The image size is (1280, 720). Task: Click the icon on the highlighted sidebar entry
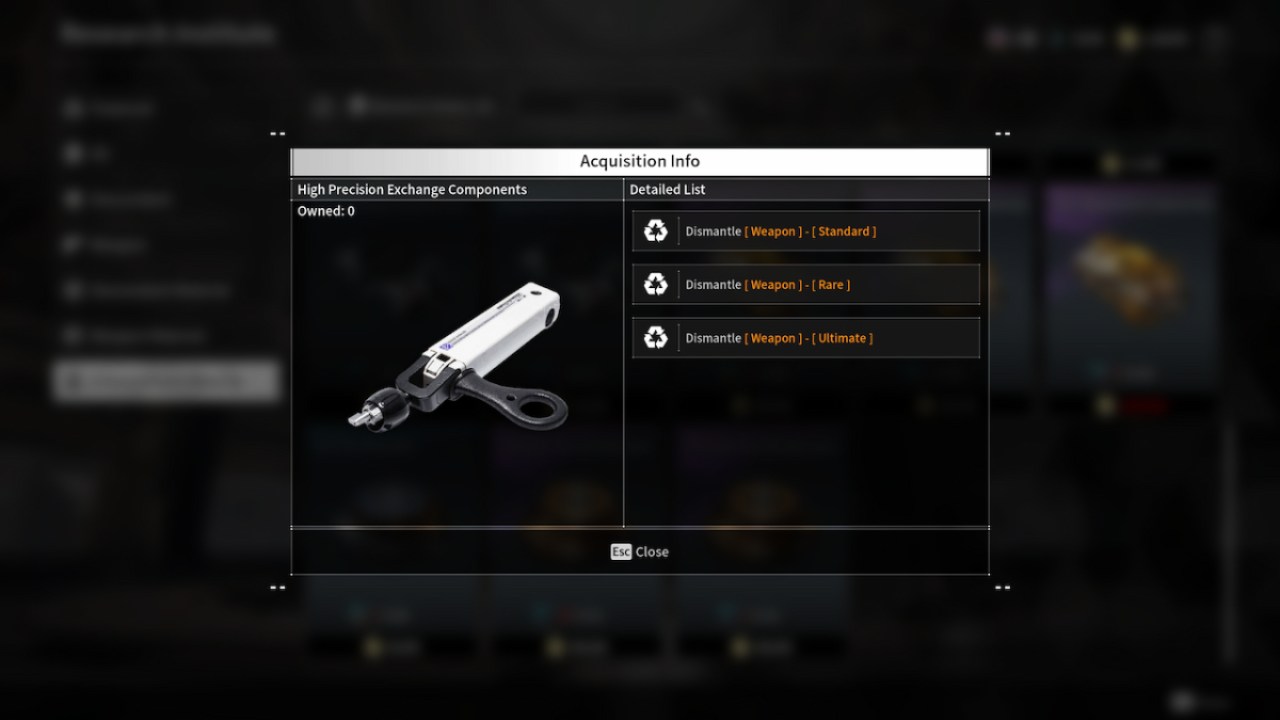(75, 381)
